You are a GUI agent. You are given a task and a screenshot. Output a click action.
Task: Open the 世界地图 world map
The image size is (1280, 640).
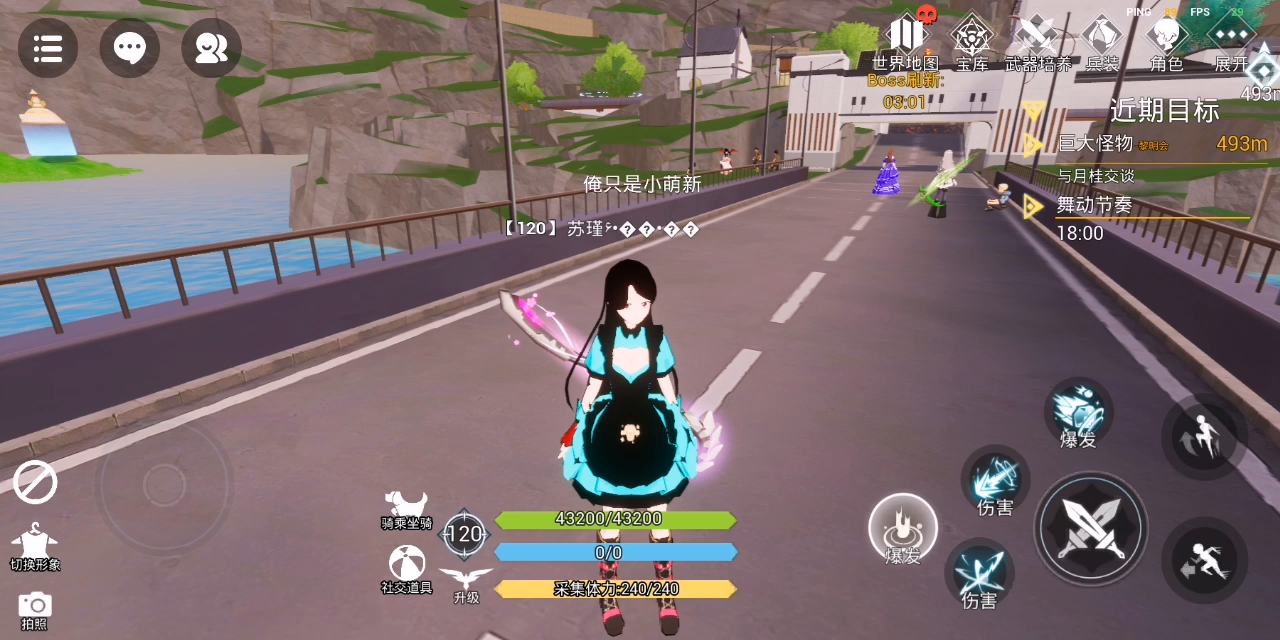906,40
